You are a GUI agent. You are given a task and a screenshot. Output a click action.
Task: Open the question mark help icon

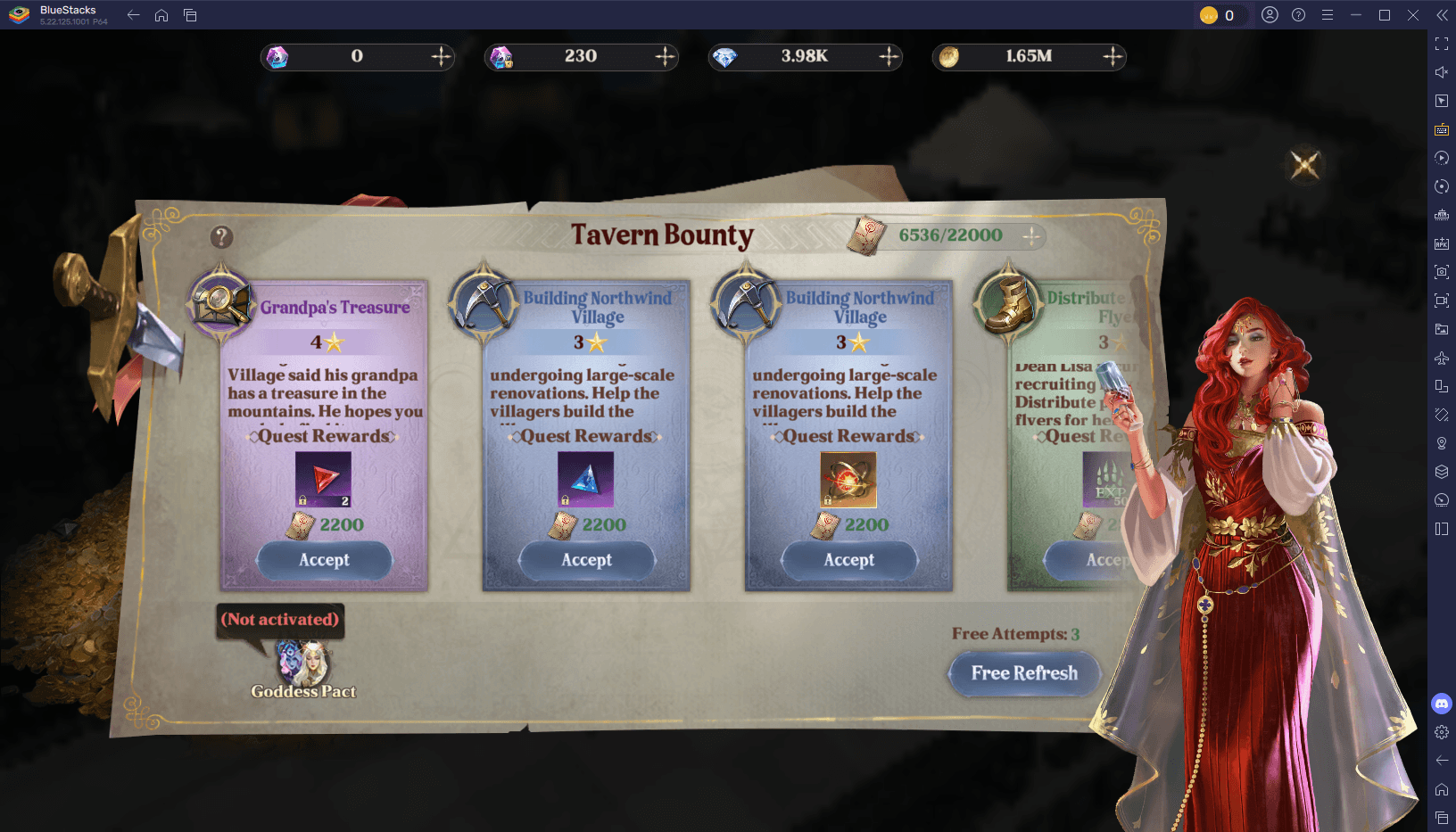pos(221,237)
